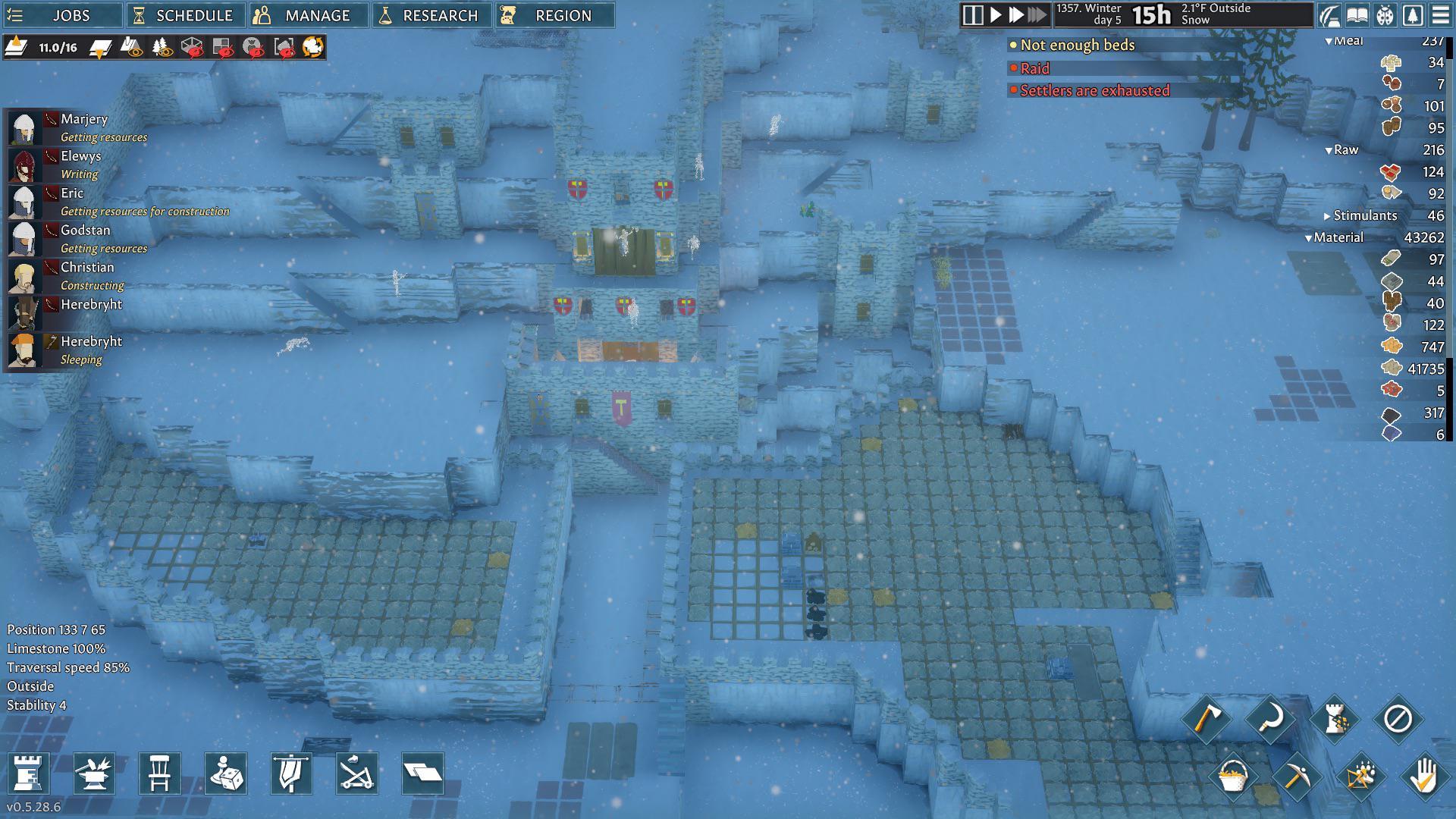Pause the game simulation

pos(973,13)
